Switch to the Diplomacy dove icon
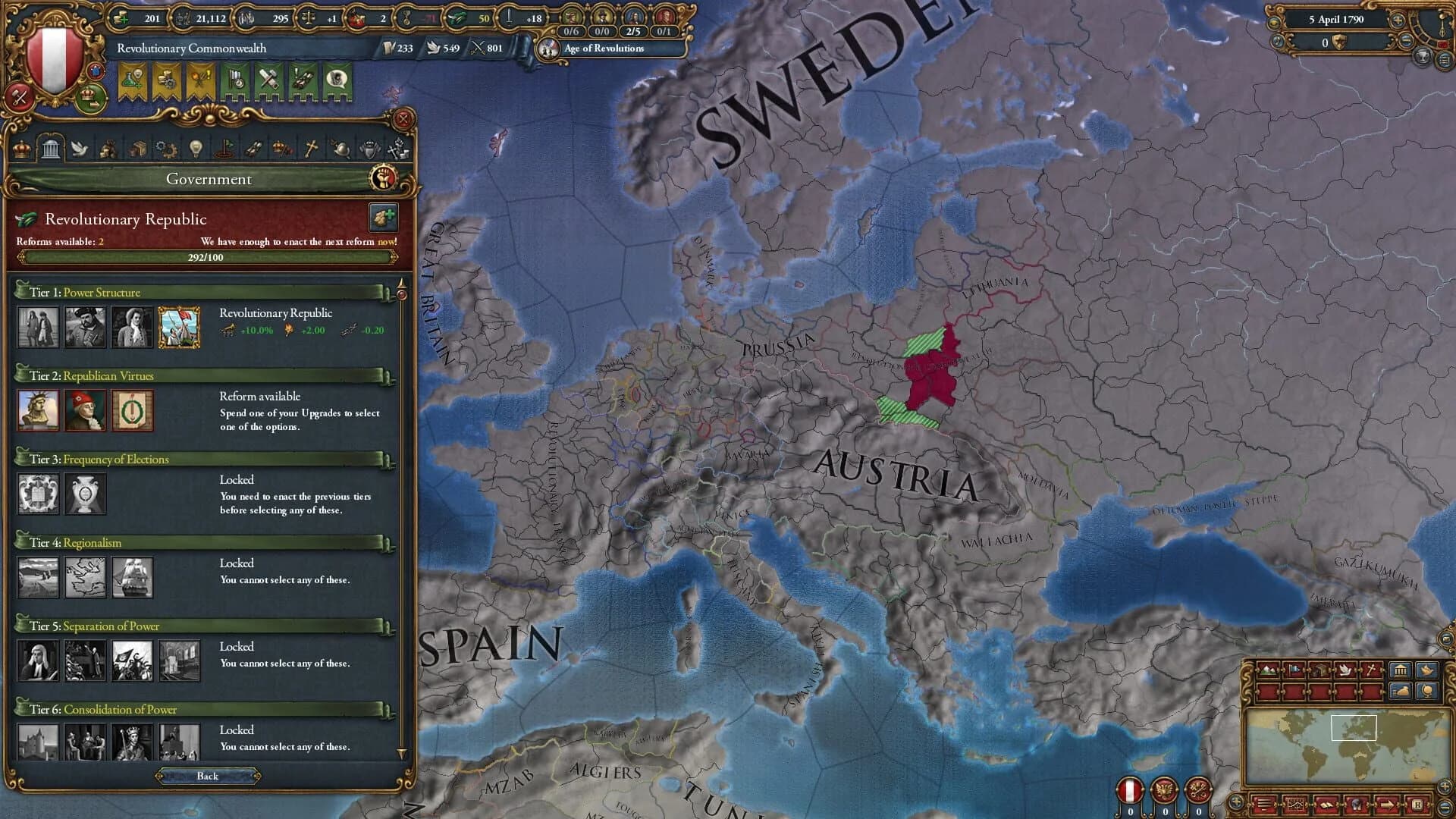1456x819 pixels. [80, 149]
